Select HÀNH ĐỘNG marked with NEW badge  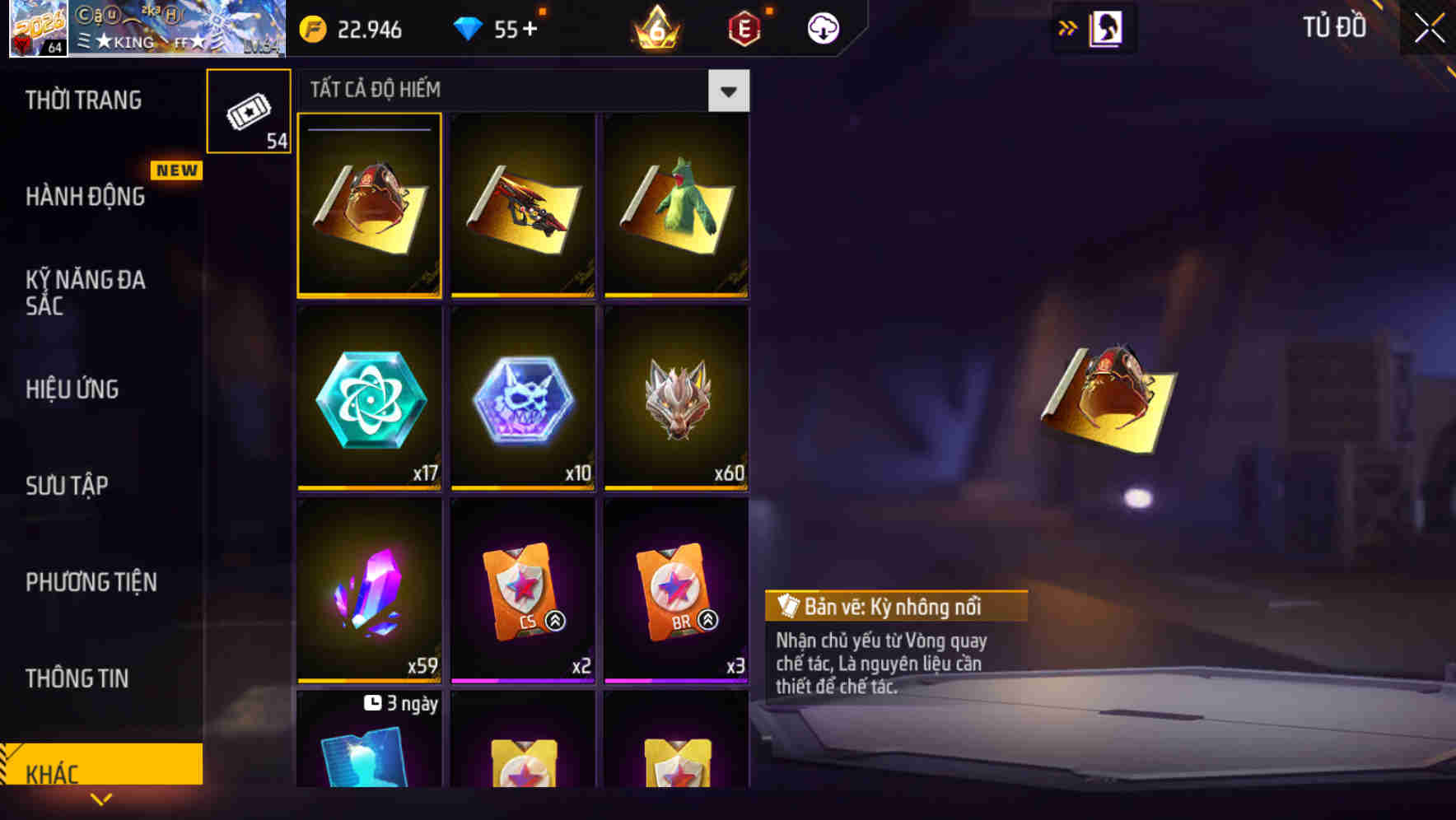(x=86, y=197)
